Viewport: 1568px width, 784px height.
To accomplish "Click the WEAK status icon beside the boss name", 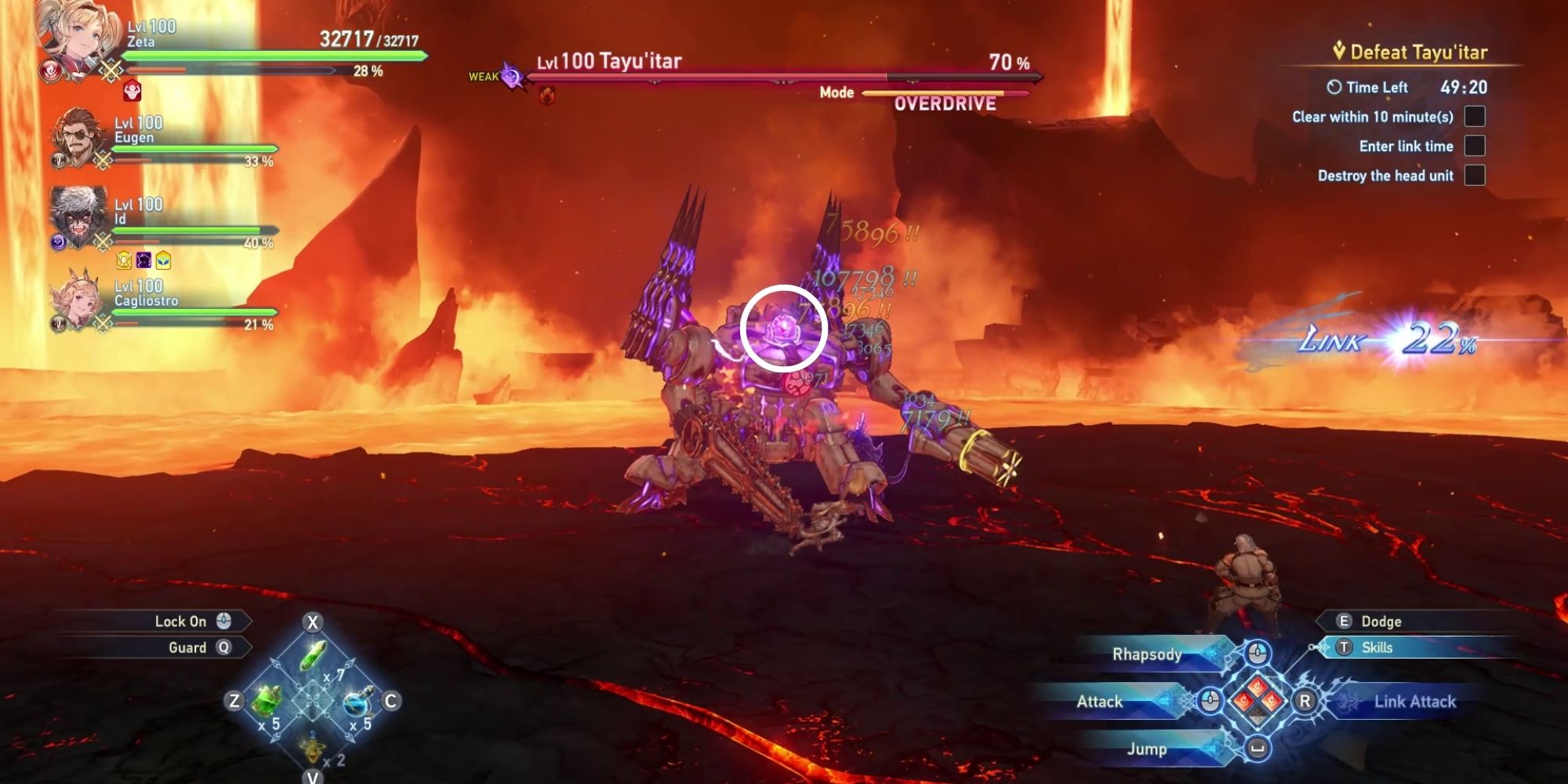I will click(x=512, y=76).
